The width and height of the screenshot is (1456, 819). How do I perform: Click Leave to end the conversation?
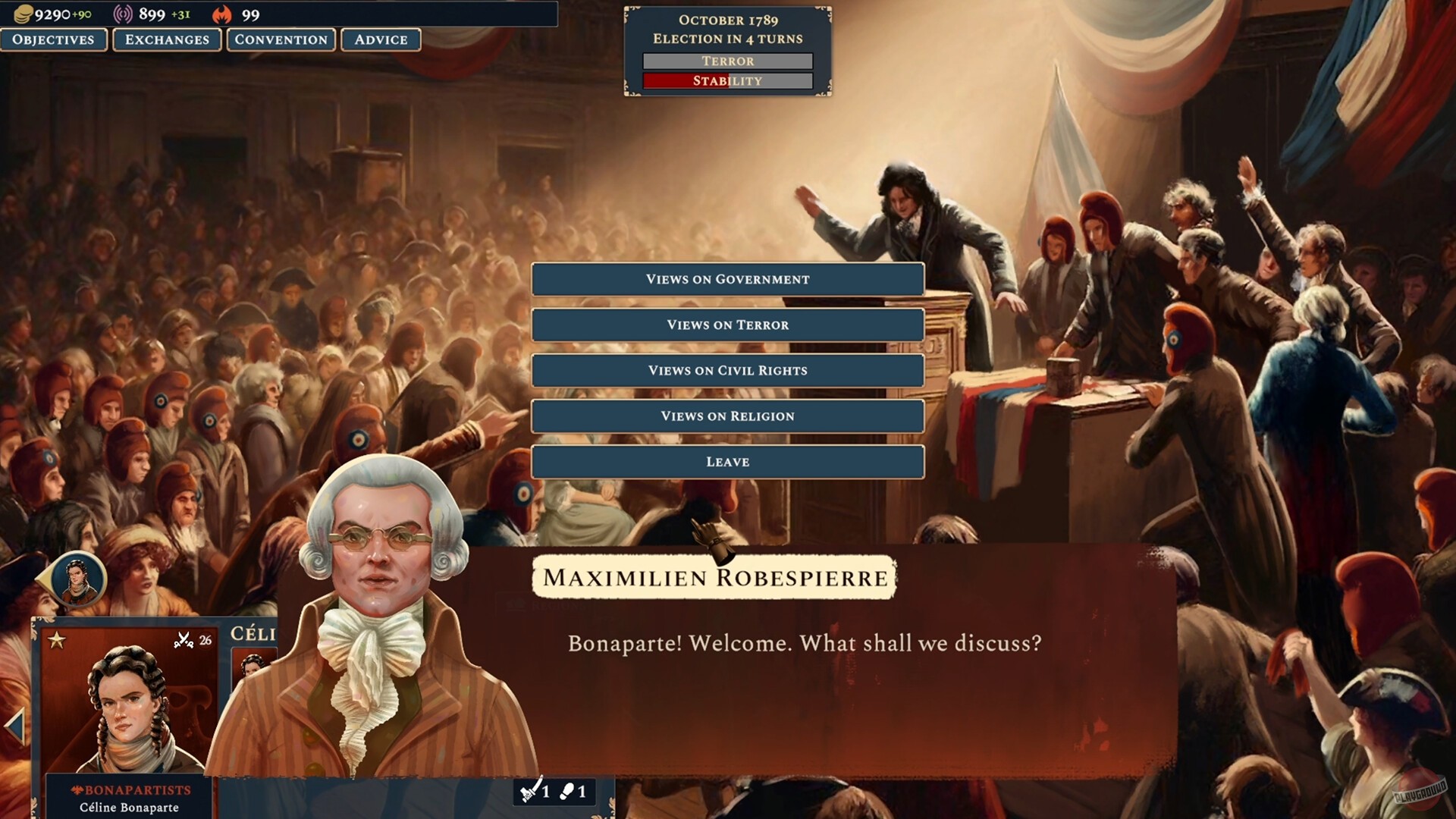728,461
